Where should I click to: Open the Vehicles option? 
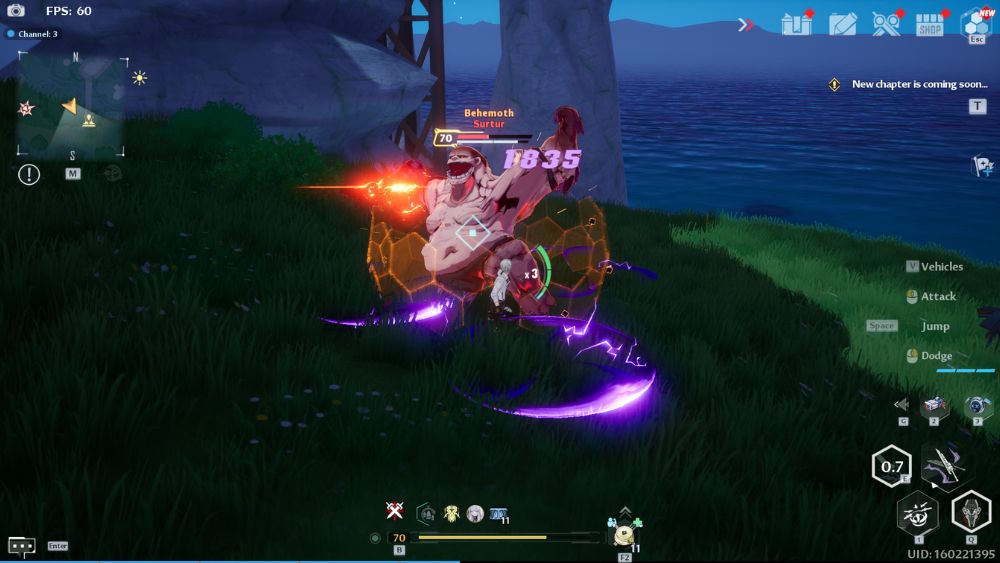941,267
